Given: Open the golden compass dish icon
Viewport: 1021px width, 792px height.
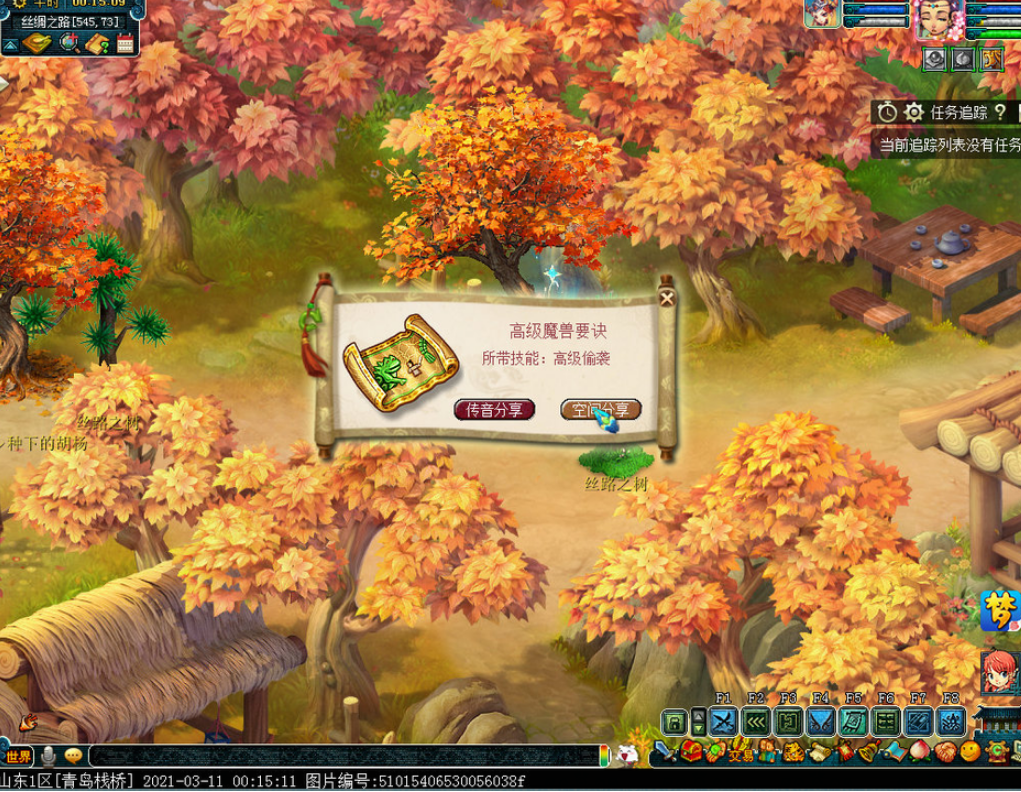Looking at the screenshot, I should pyautogui.click(x=38, y=43).
